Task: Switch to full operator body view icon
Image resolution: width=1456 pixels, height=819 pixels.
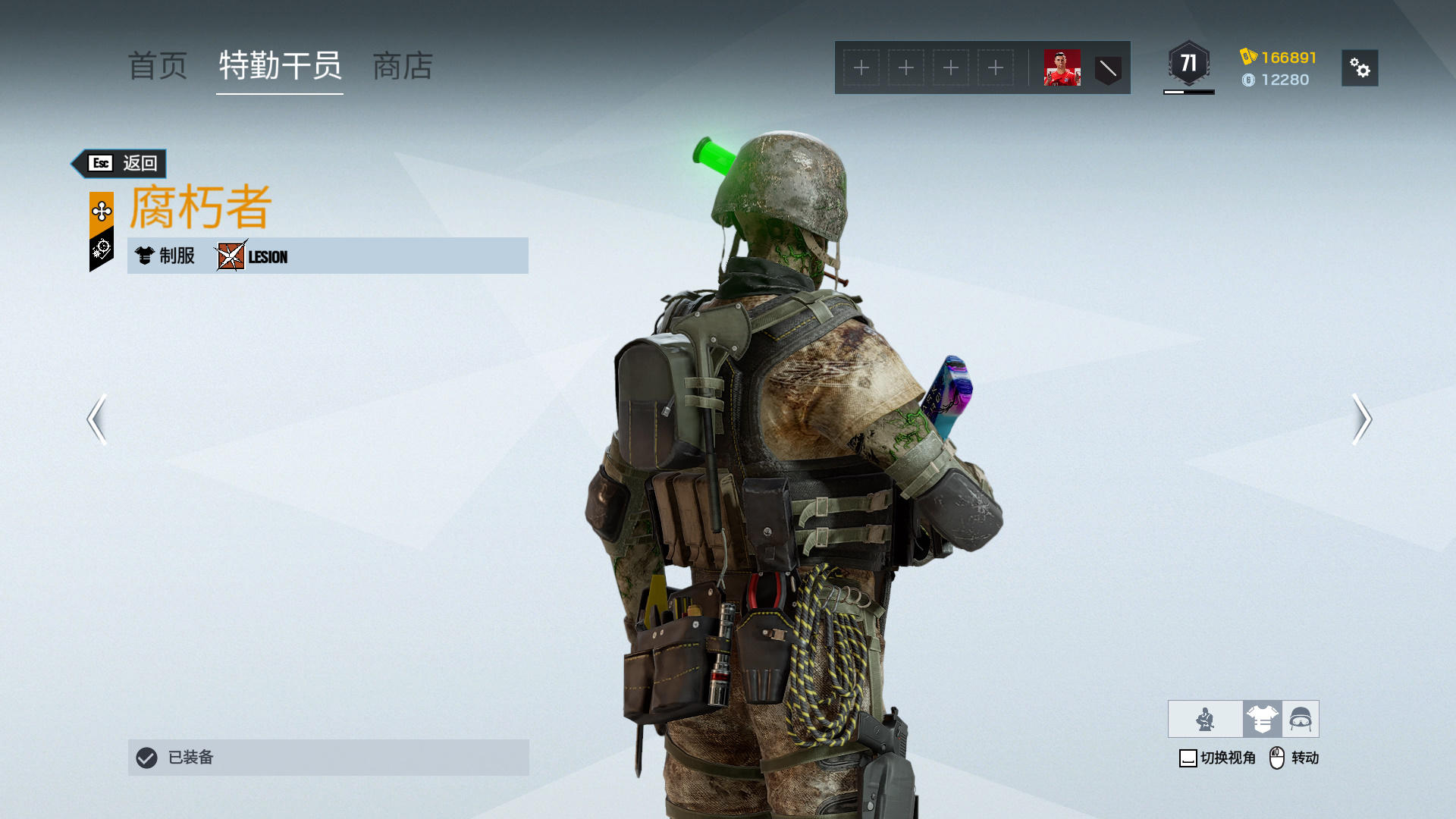Action: click(x=1205, y=719)
